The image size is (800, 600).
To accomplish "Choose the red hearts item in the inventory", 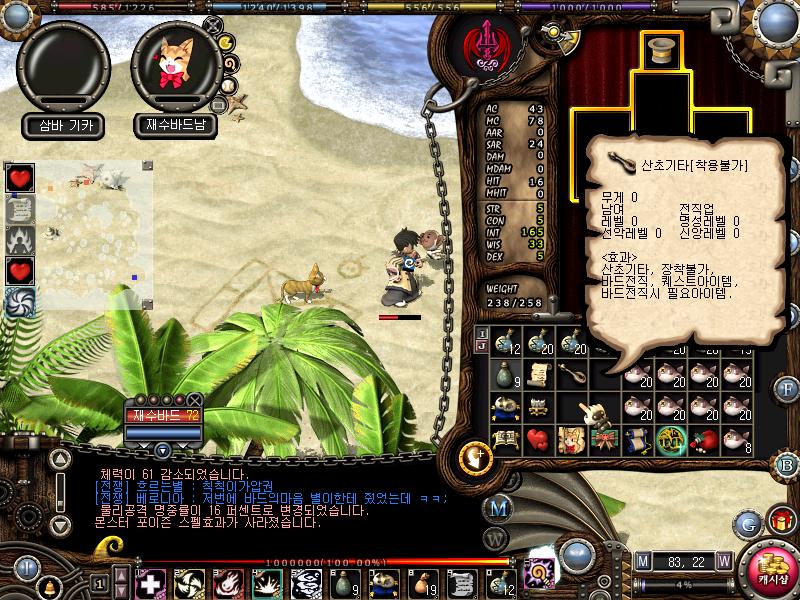I will coord(539,439).
